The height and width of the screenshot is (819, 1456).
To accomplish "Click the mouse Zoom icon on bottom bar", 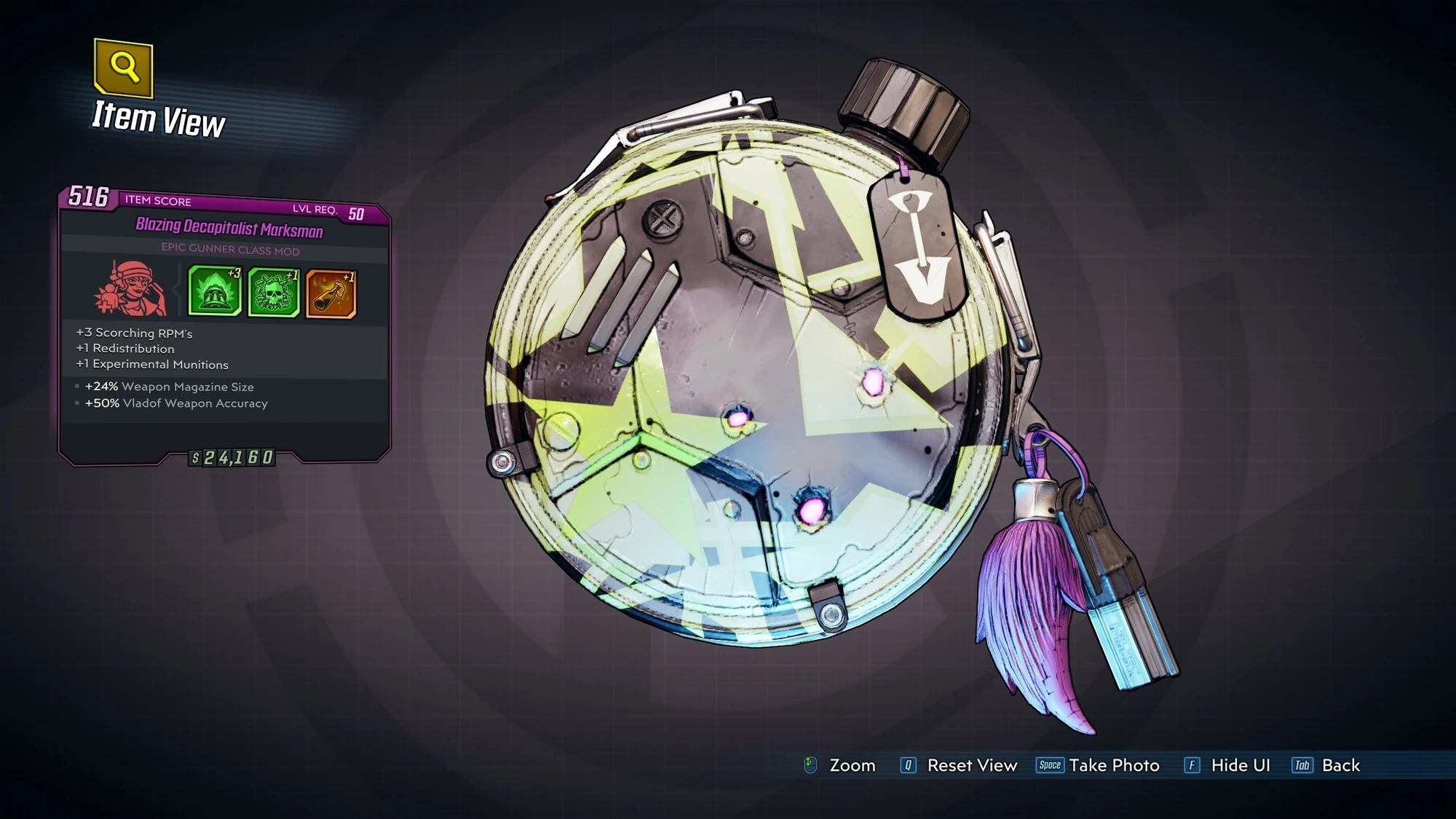I will (810, 766).
